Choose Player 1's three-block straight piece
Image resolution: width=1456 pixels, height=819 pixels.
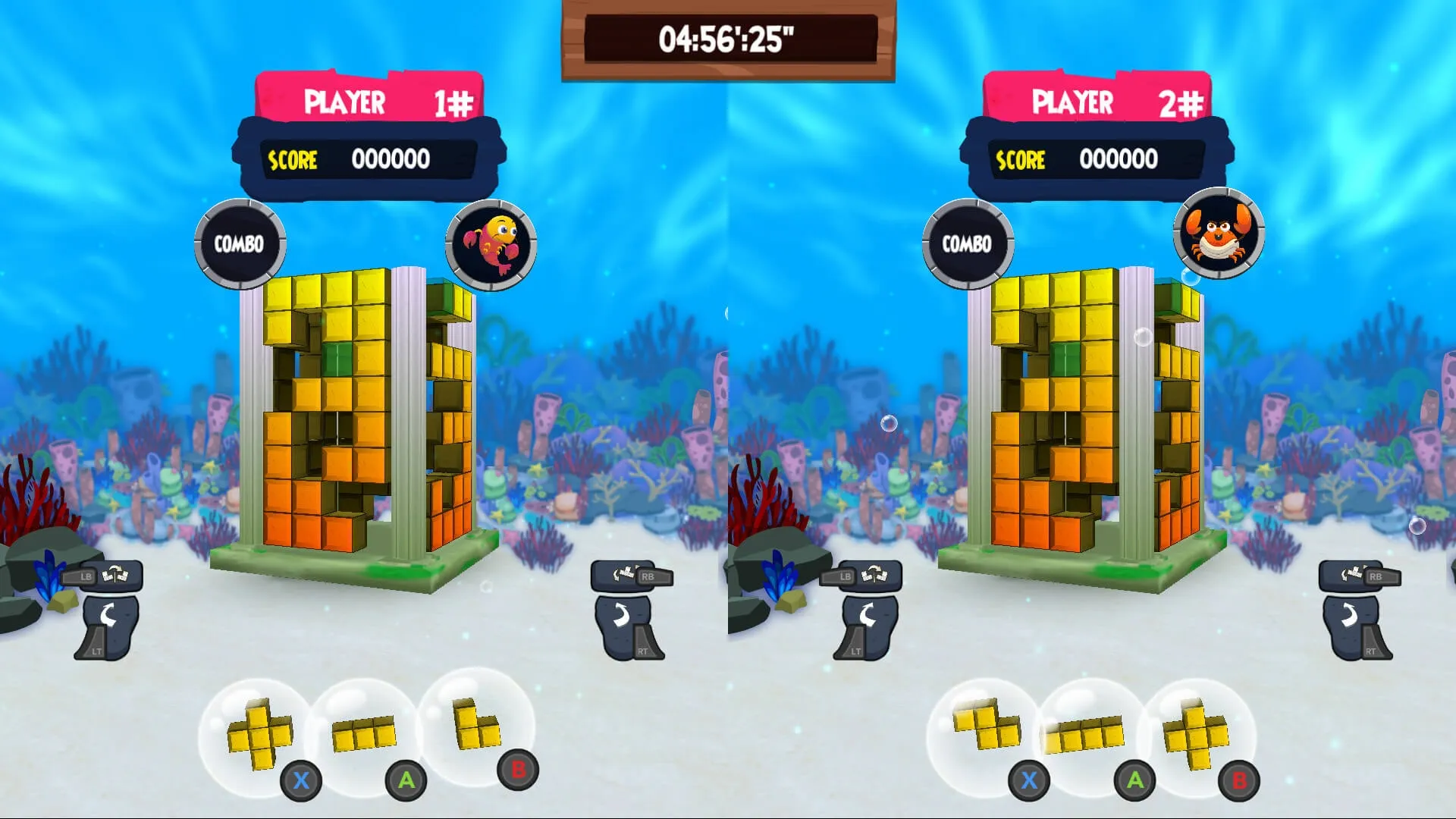click(364, 733)
